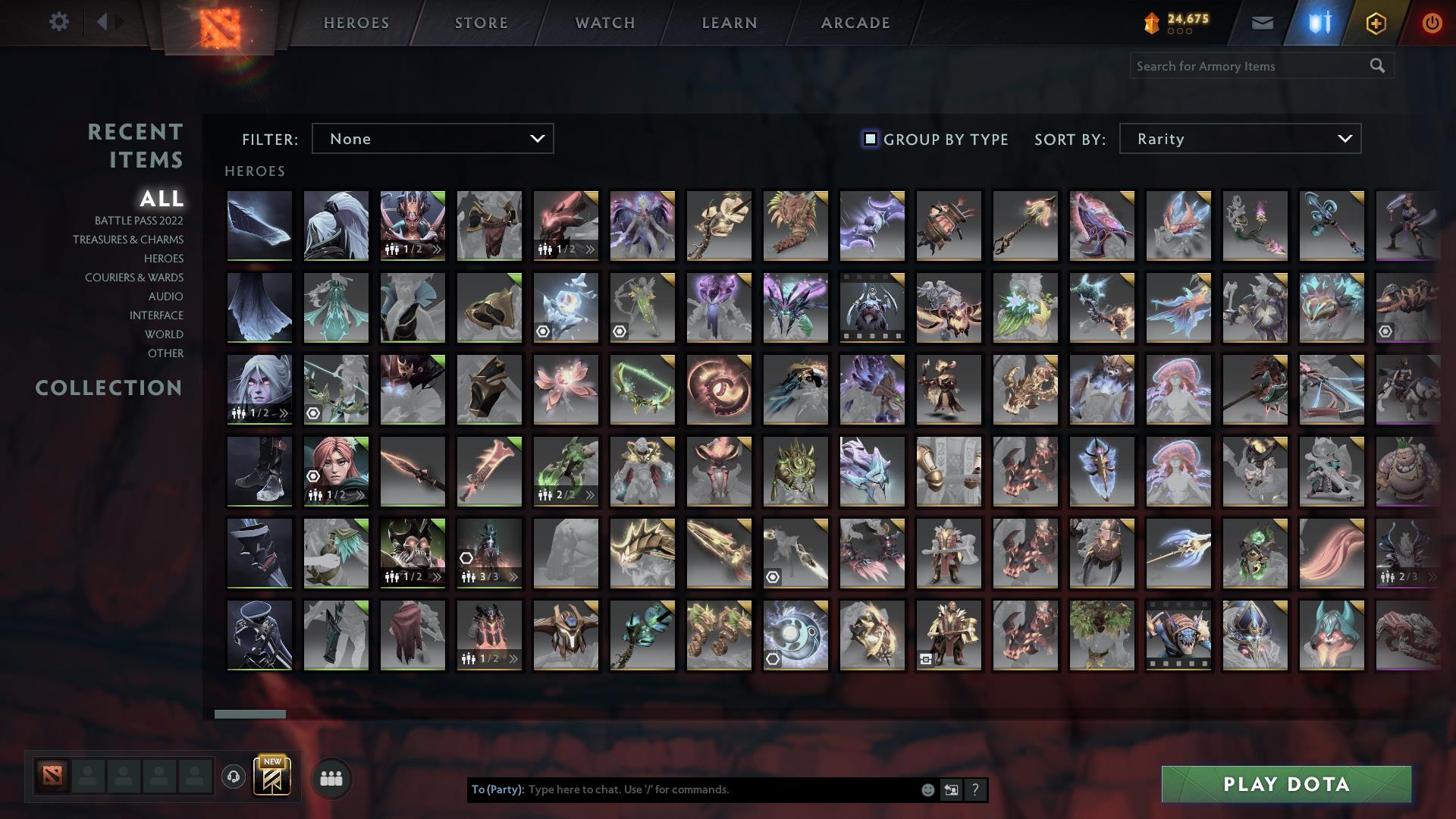Click the coach matchmaking icon
Viewport: 1456px width, 819px height.
coord(234,777)
